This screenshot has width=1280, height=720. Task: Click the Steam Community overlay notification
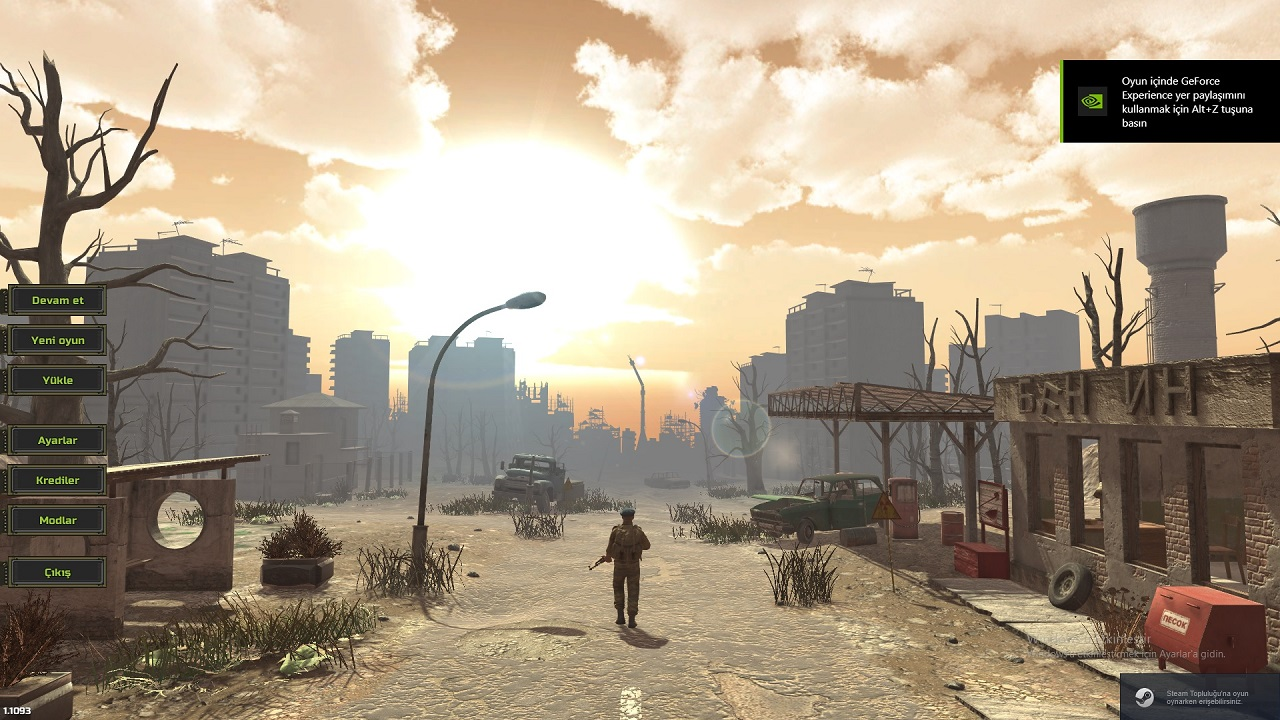click(1200, 697)
